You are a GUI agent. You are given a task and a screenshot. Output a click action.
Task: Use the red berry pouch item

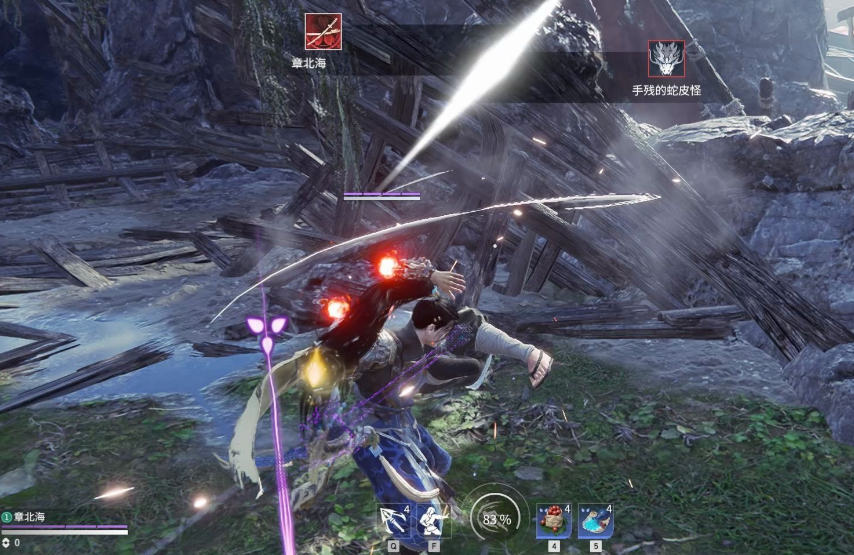552,520
